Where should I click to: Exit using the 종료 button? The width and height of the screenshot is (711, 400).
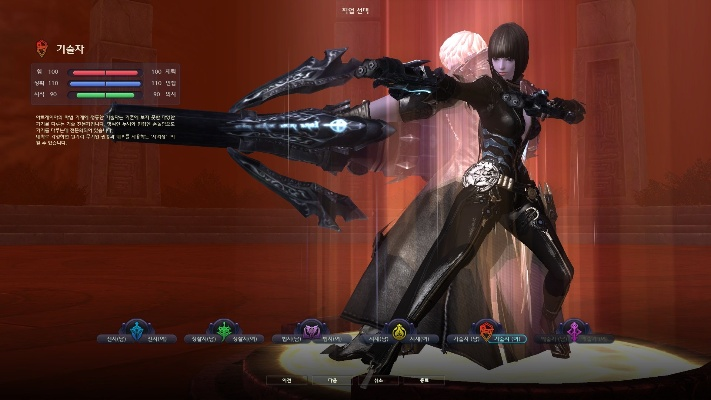point(423,381)
